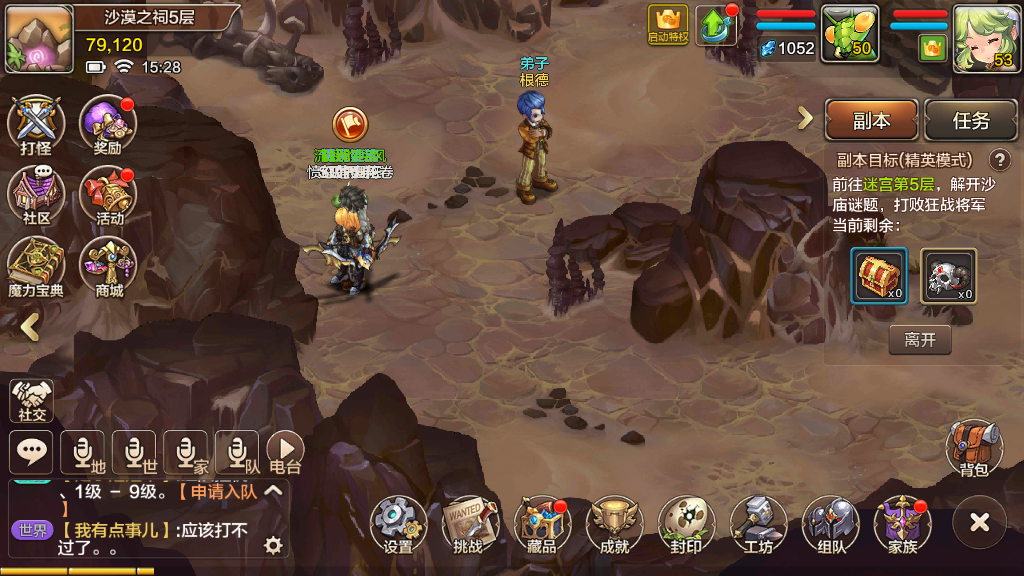The height and width of the screenshot is (576, 1024).
Task: Open the 社交 social handshake icon
Action: tap(32, 399)
